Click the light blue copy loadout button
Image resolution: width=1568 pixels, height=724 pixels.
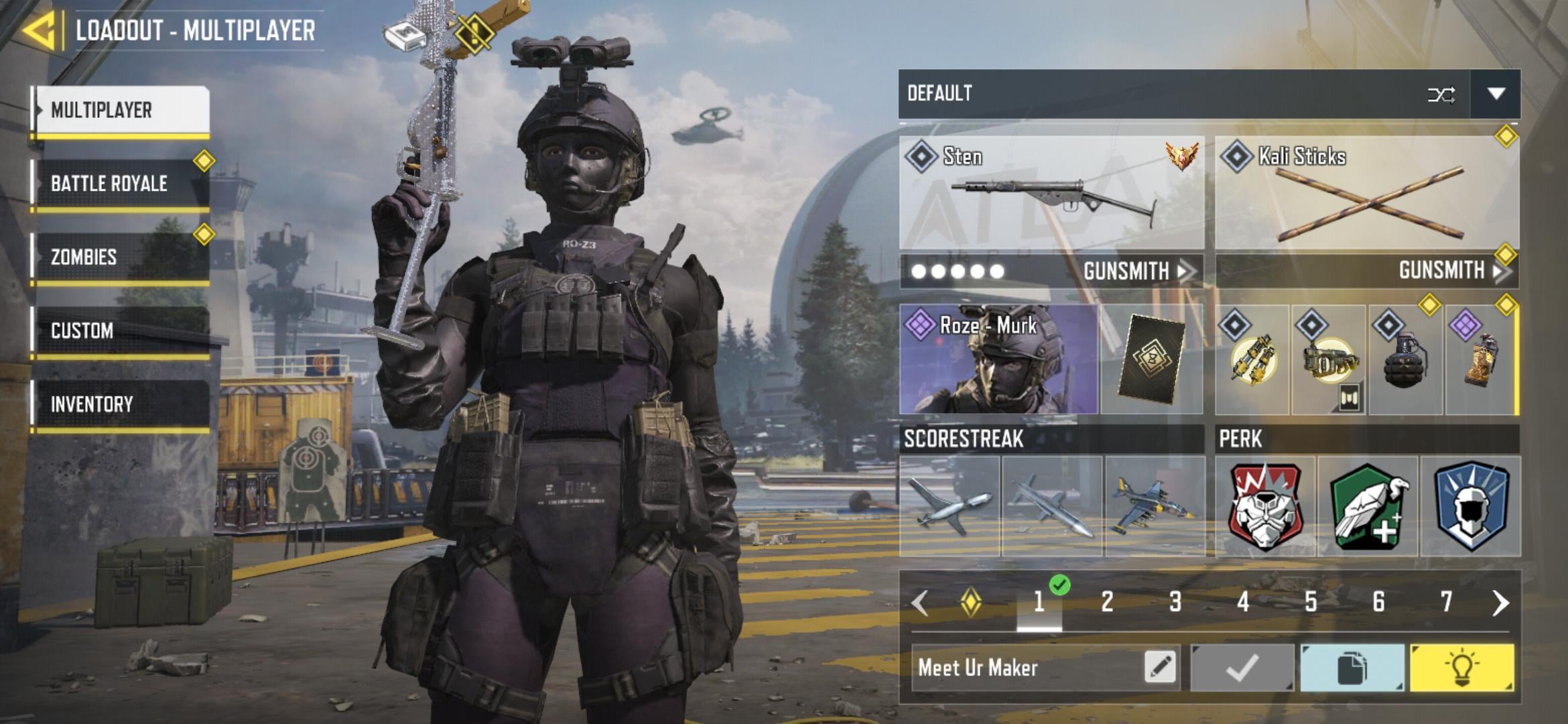pos(1352,668)
